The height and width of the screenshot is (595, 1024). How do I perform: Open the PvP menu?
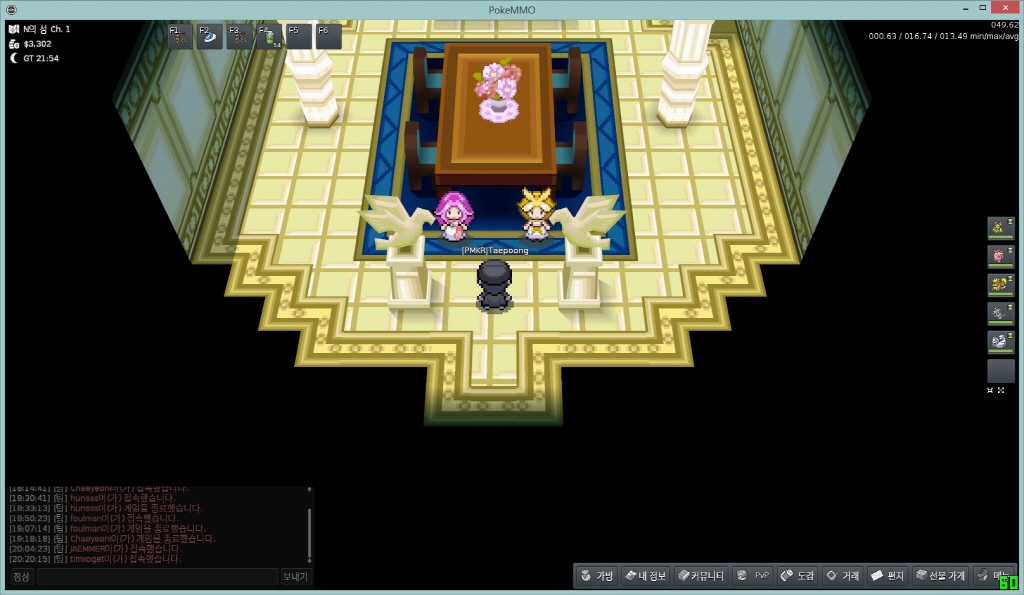(x=753, y=576)
